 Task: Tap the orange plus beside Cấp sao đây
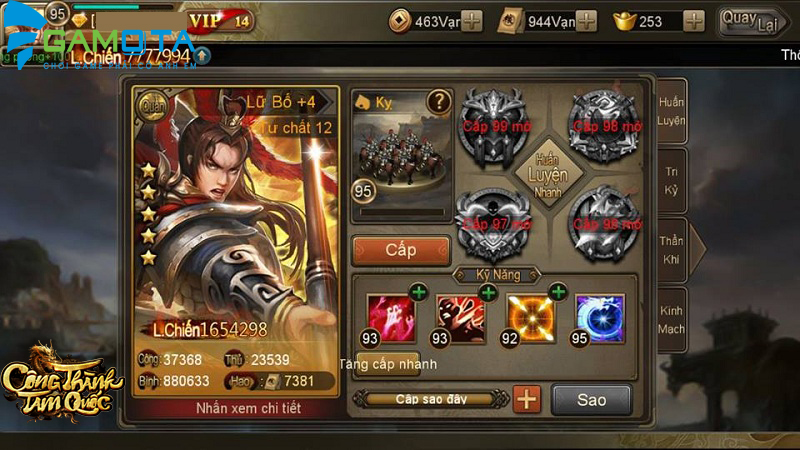click(x=527, y=400)
